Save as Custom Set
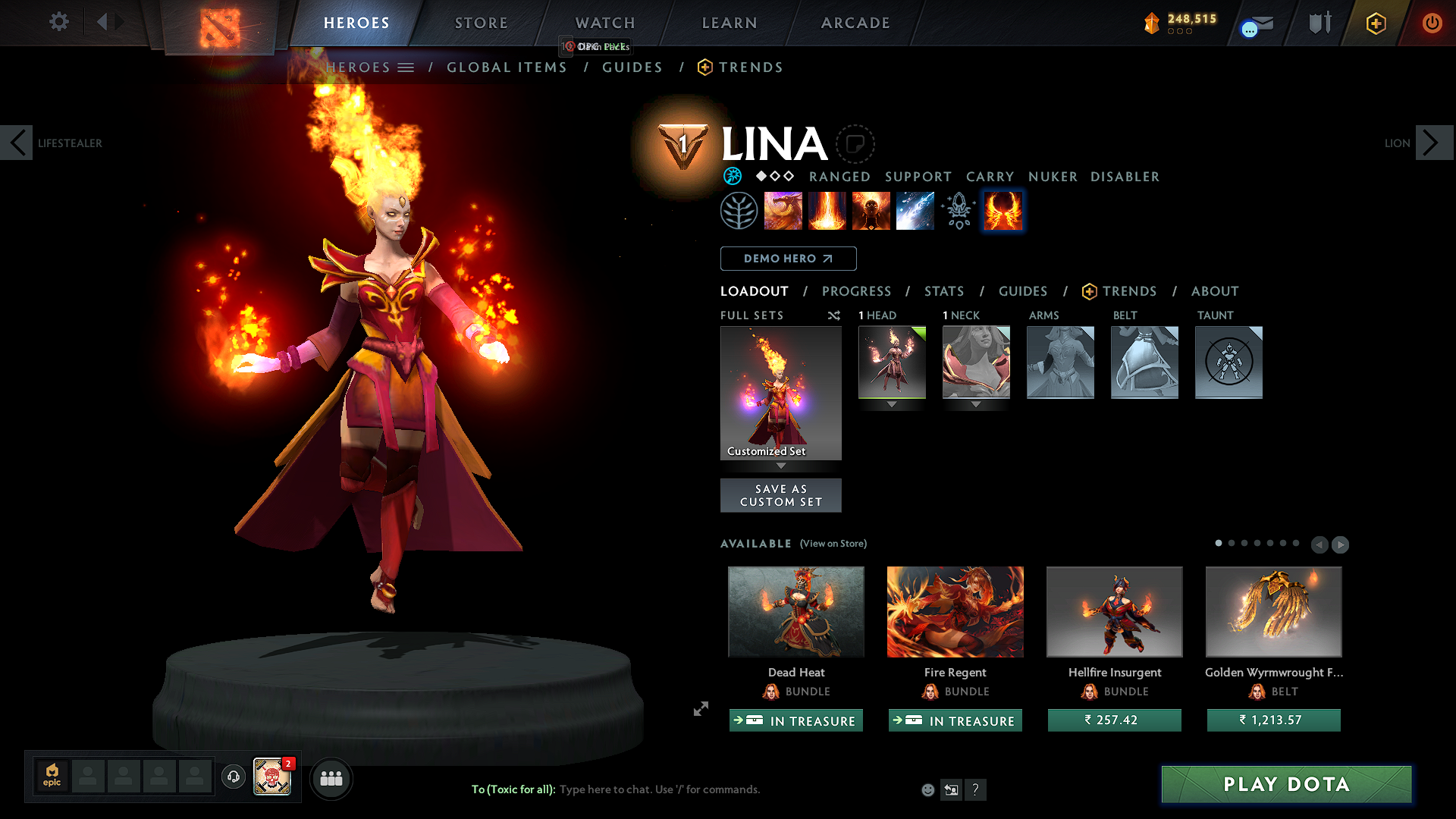This screenshot has height=819, width=1456. coord(780,495)
